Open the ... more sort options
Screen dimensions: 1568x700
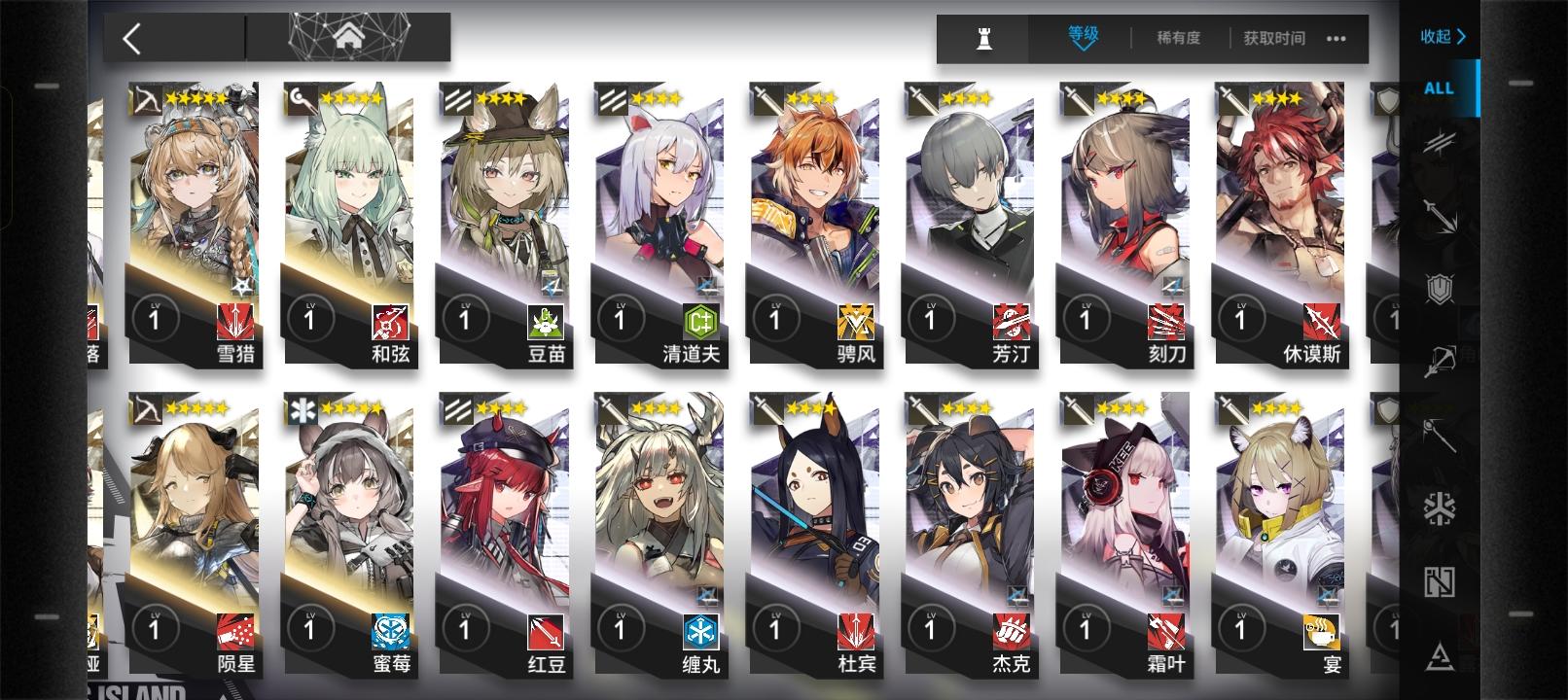[x=1336, y=39]
